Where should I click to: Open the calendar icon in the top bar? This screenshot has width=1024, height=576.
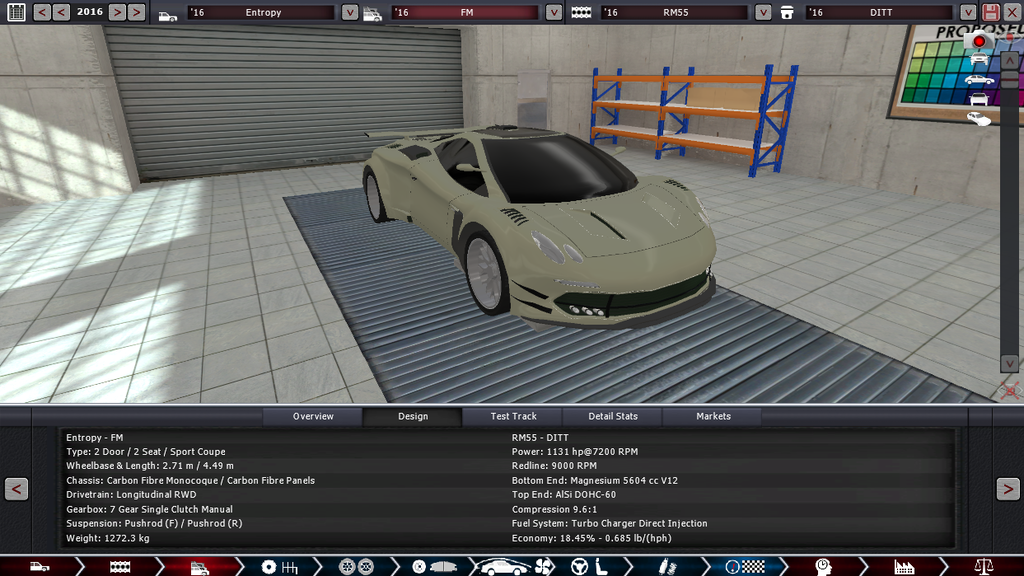(x=16, y=12)
